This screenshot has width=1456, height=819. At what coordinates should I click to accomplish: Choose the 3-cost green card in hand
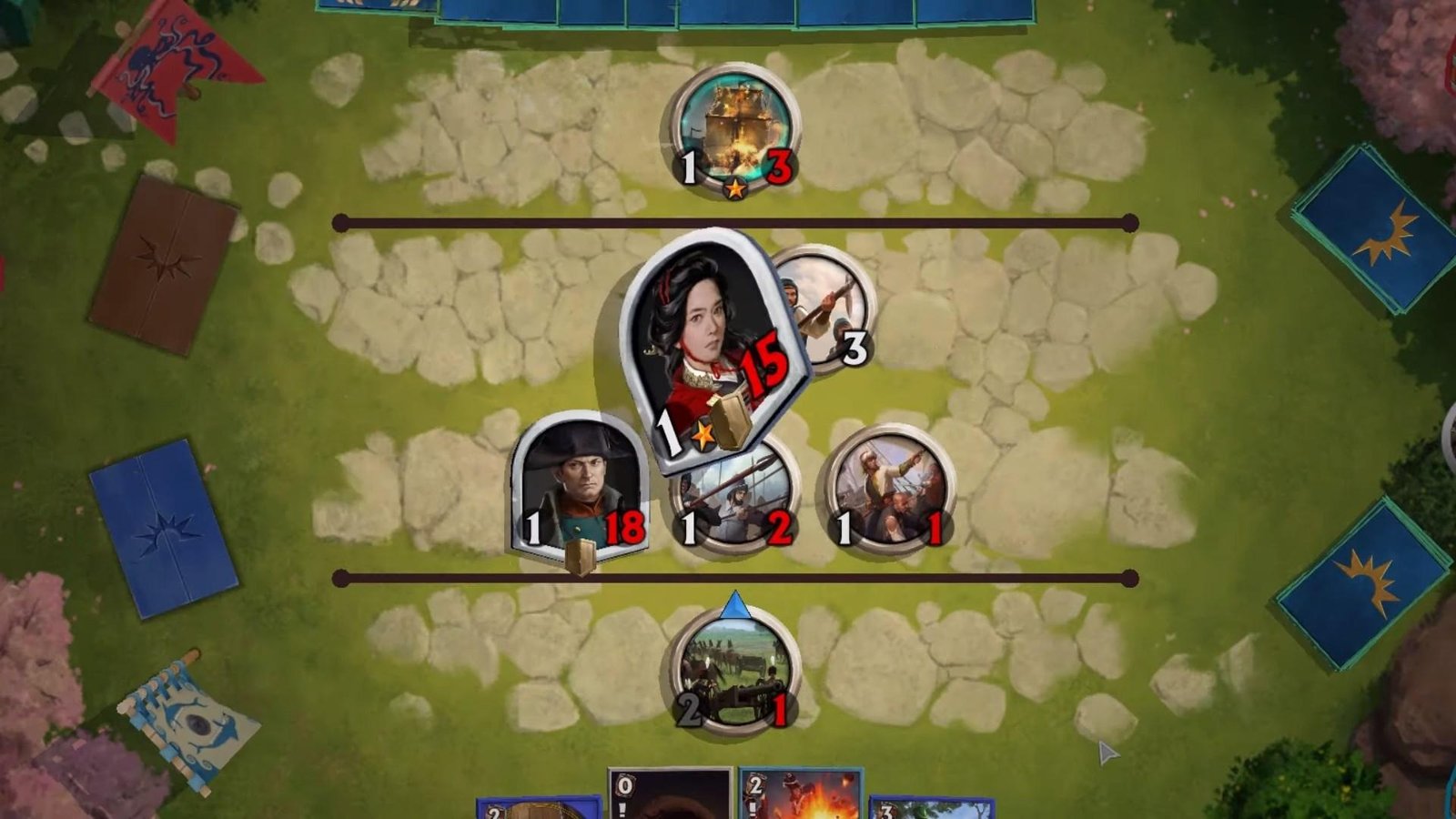[x=930, y=808]
